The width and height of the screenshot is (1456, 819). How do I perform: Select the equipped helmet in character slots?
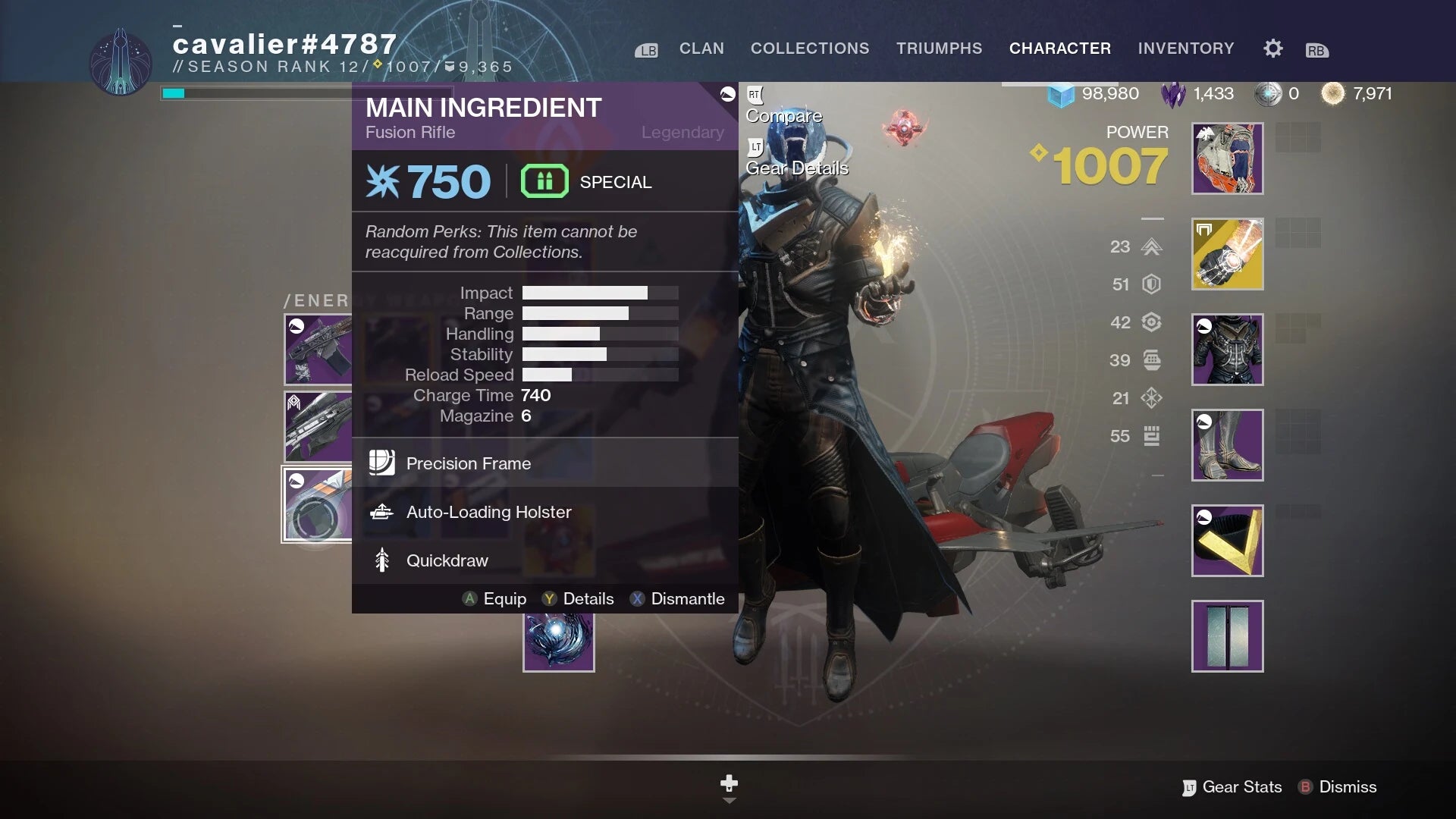[1226, 158]
